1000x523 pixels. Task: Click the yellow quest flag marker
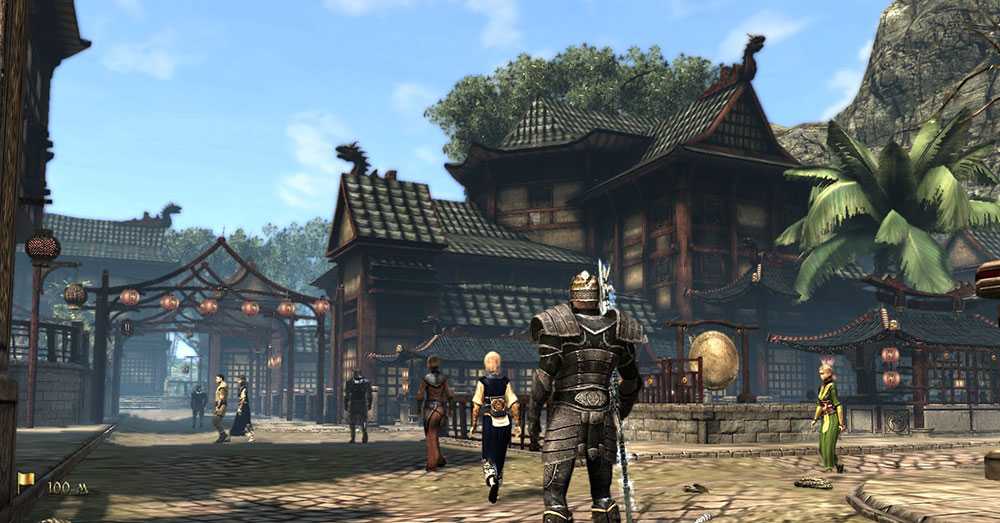26,481
